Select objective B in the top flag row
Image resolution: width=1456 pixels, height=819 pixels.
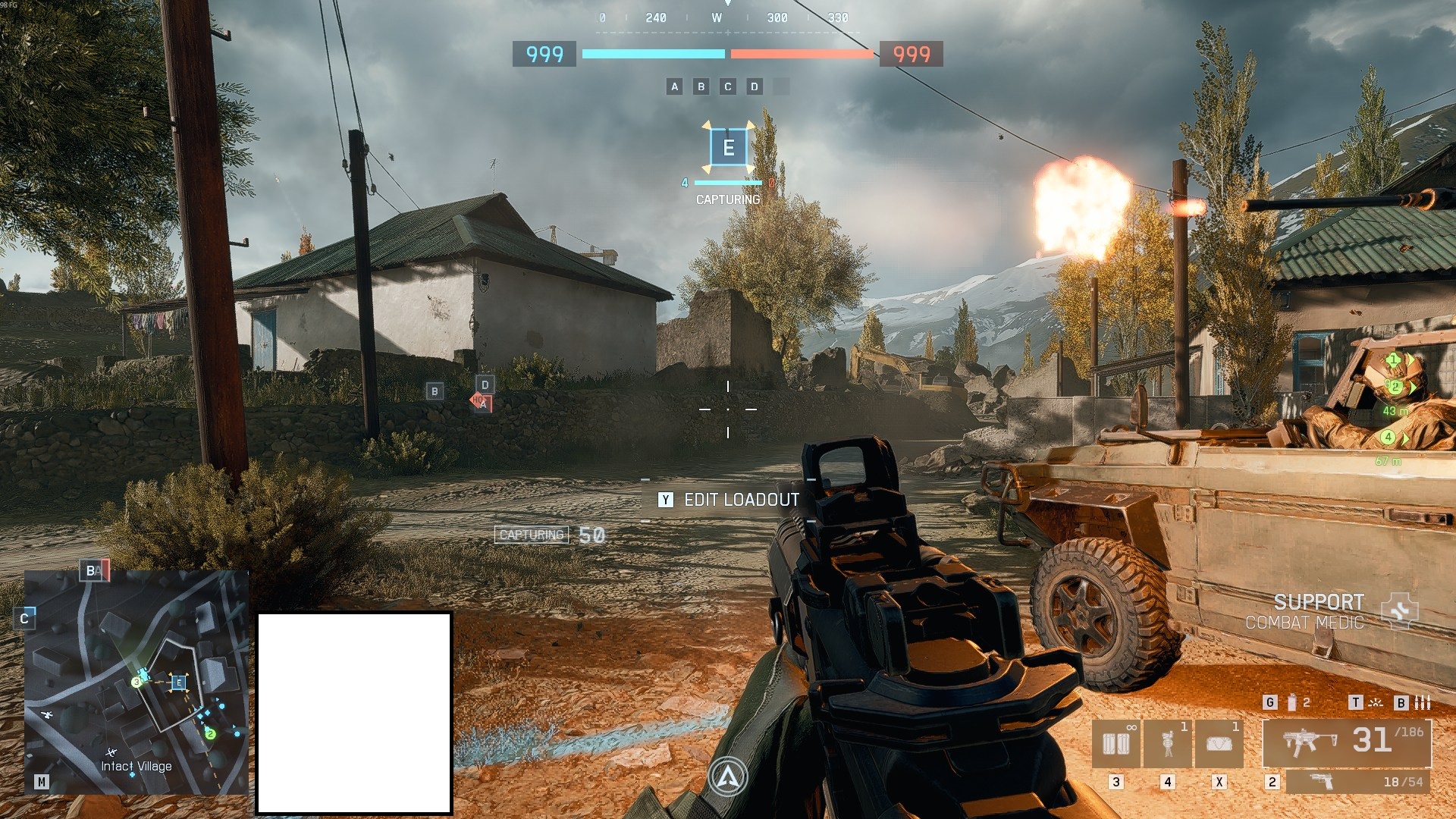click(701, 86)
